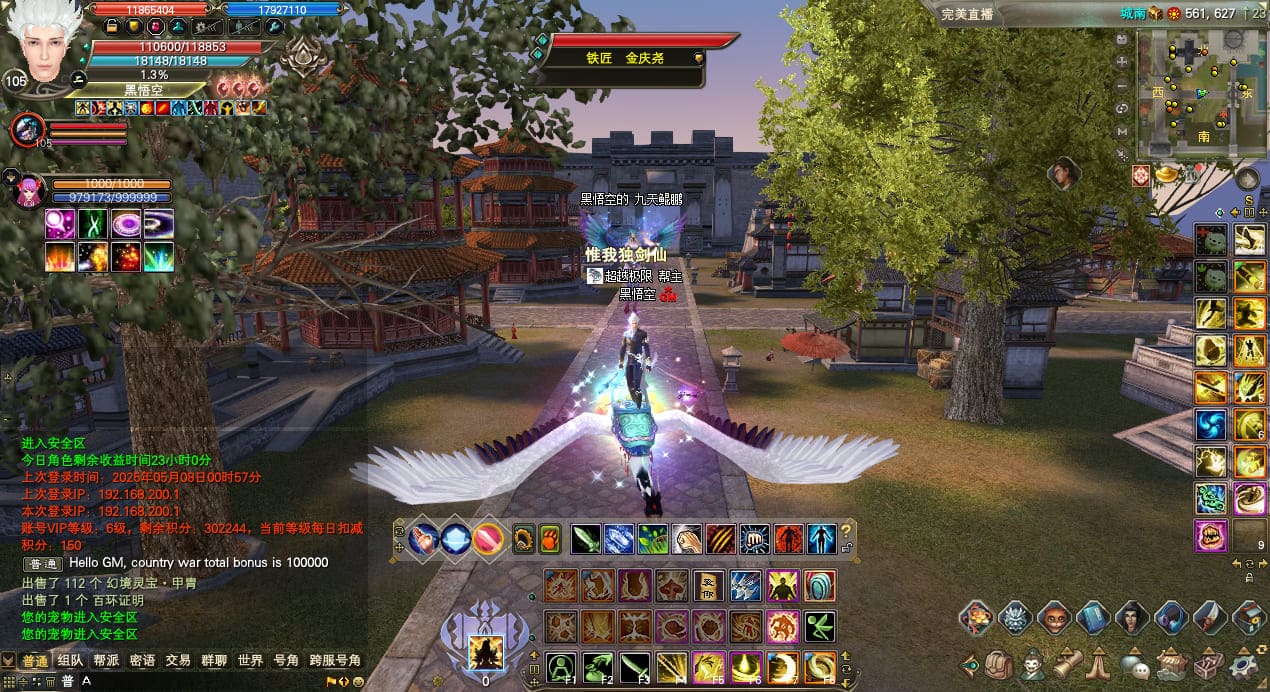
Task: Activate the orange paw print pet button
Action: pyautogui.click(x=551, y=539)
